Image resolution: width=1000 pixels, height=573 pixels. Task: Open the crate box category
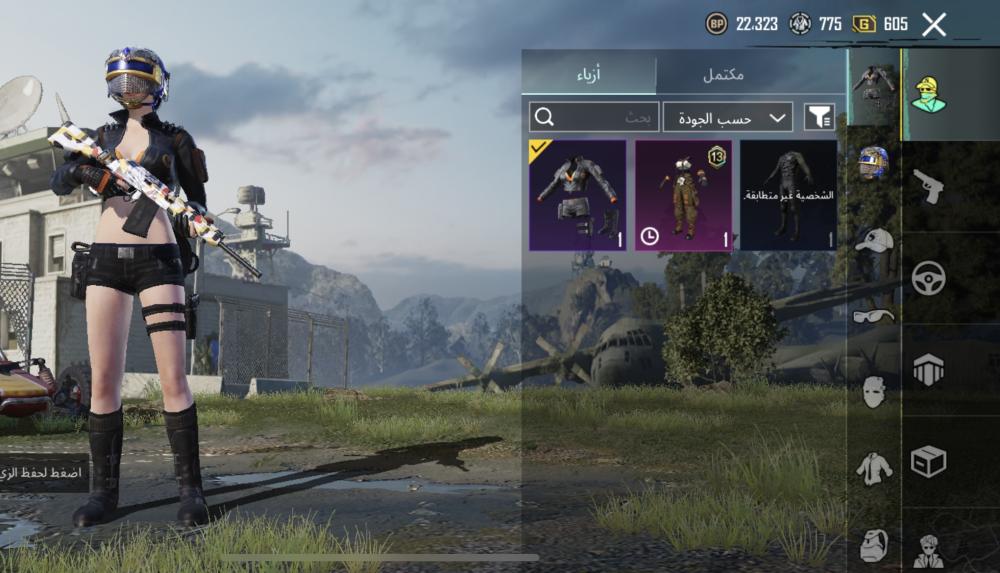click(929, 461)
